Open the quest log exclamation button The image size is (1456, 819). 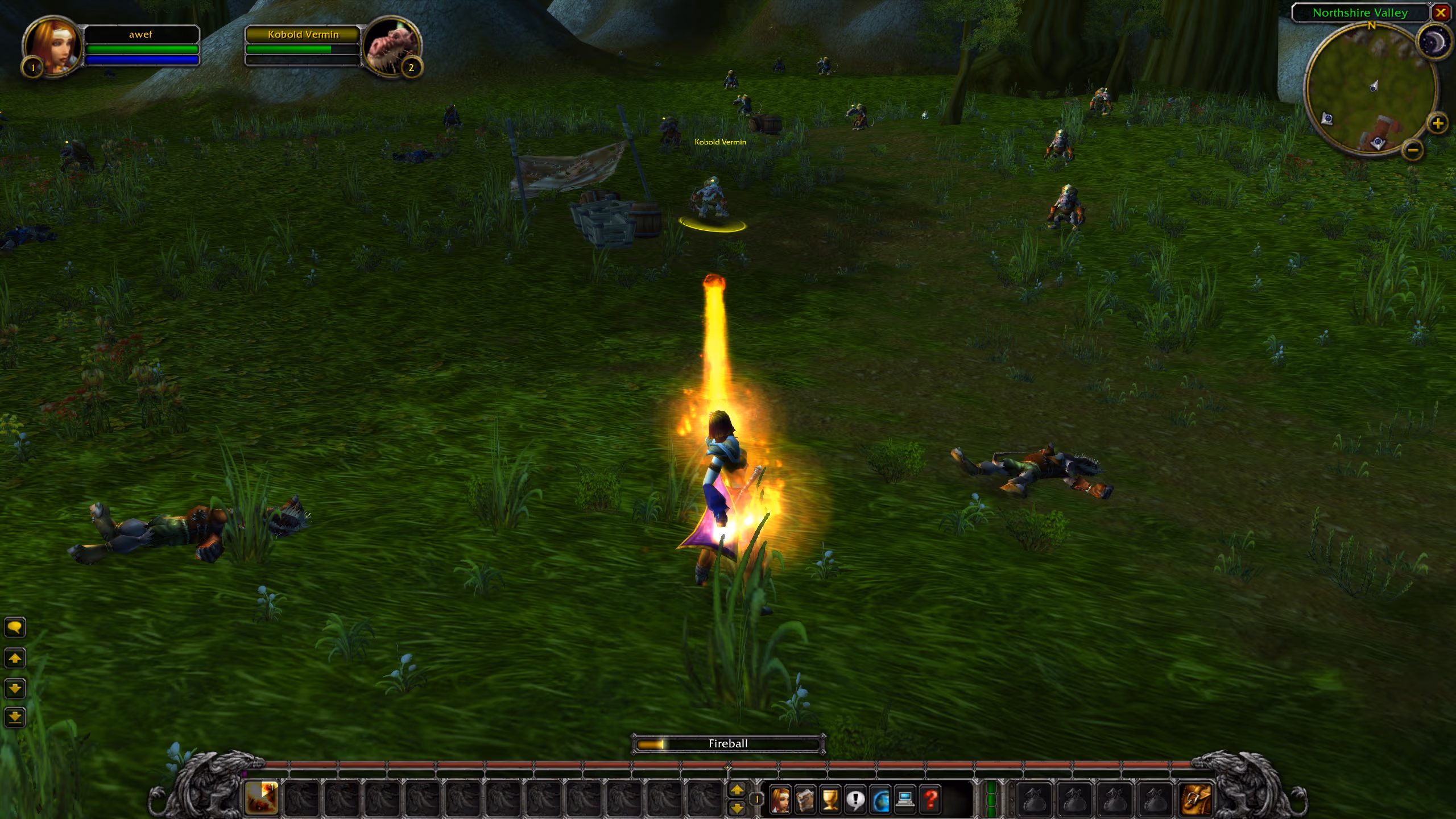[x=855, y=800]
